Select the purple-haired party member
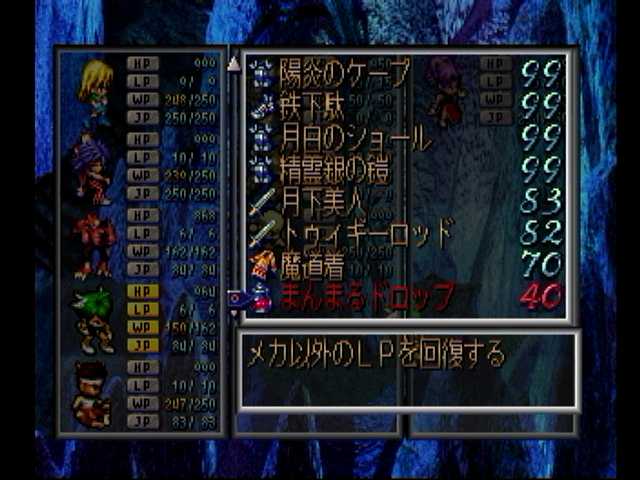 click(x=92, y=169)
